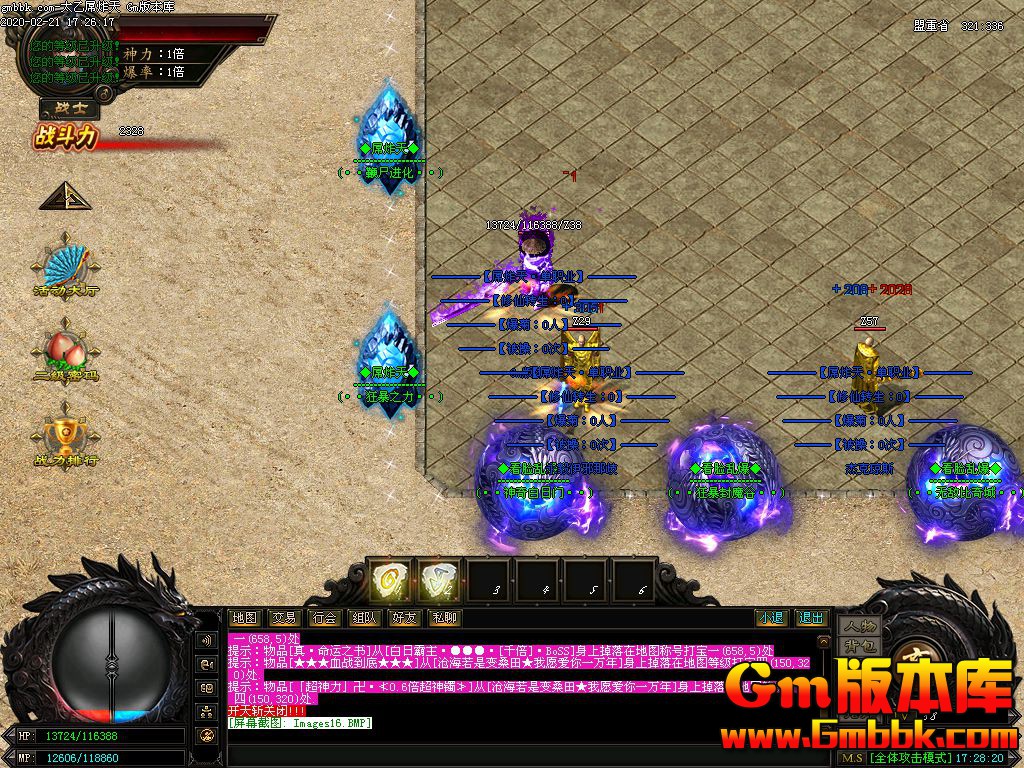1024x768 pixels.
Task: Click the 小退 logout button
Action: point(771,618)
